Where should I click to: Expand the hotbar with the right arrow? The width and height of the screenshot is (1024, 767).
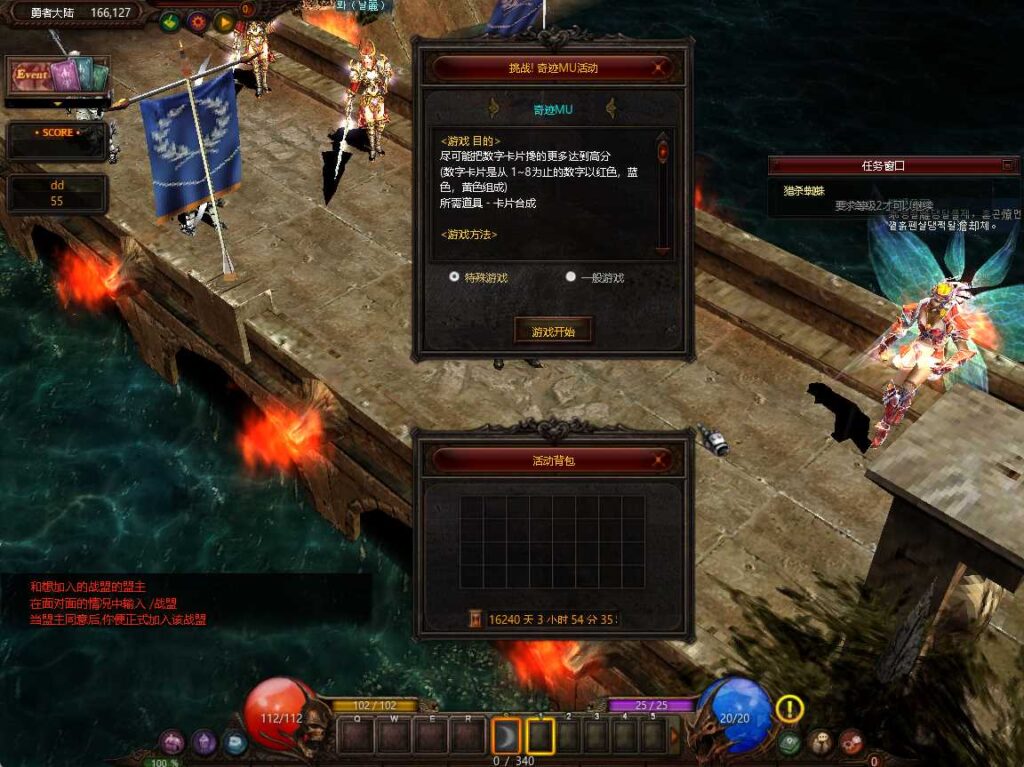(x=674, y=737)
